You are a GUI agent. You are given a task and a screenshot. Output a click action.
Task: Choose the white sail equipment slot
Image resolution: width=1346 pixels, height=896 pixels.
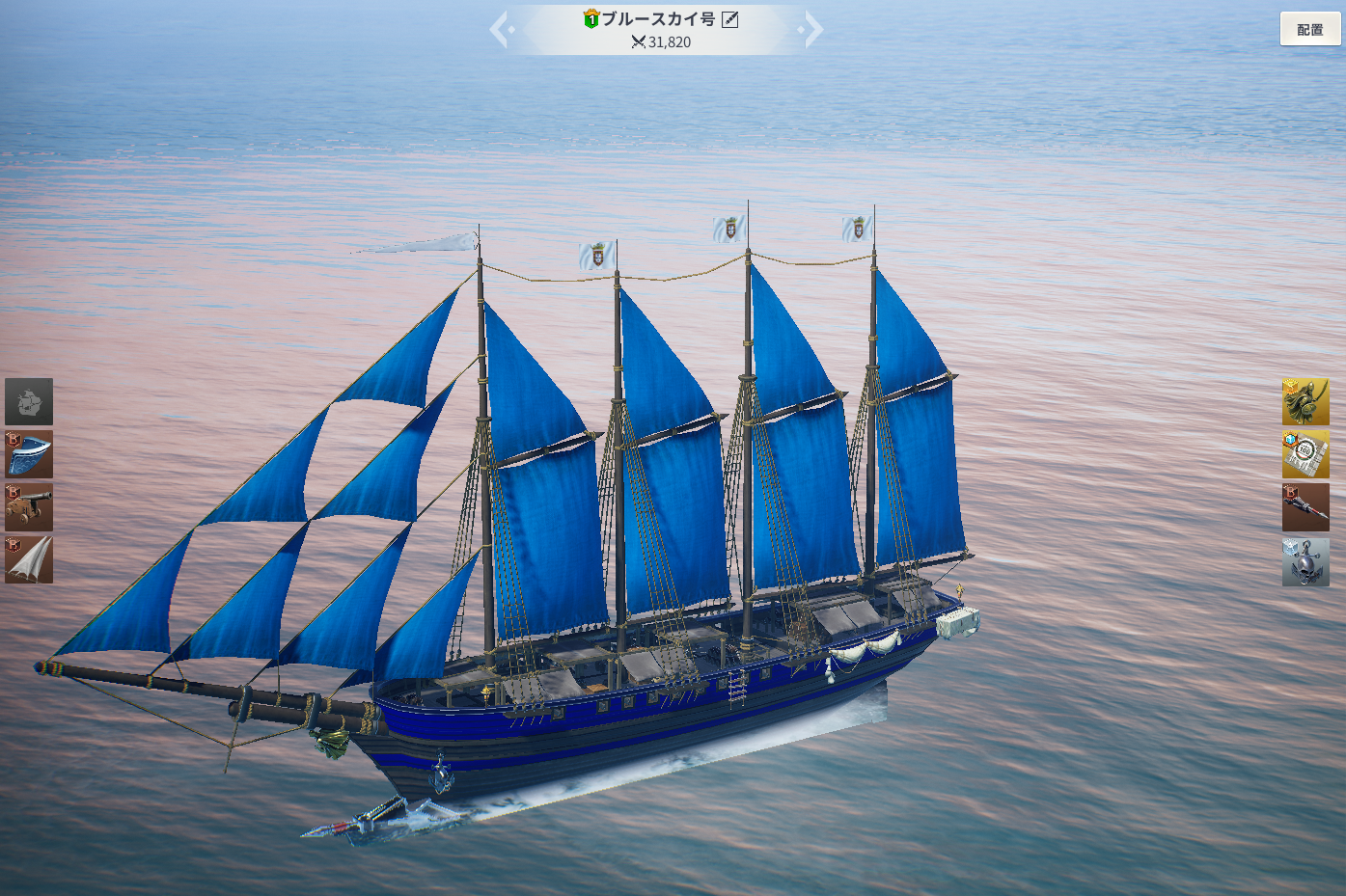[29, 559]
